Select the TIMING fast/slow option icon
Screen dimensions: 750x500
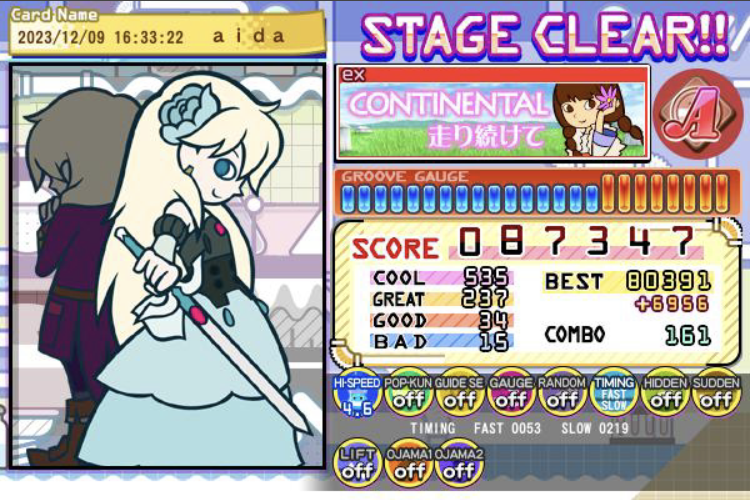(x=613, y=396)
